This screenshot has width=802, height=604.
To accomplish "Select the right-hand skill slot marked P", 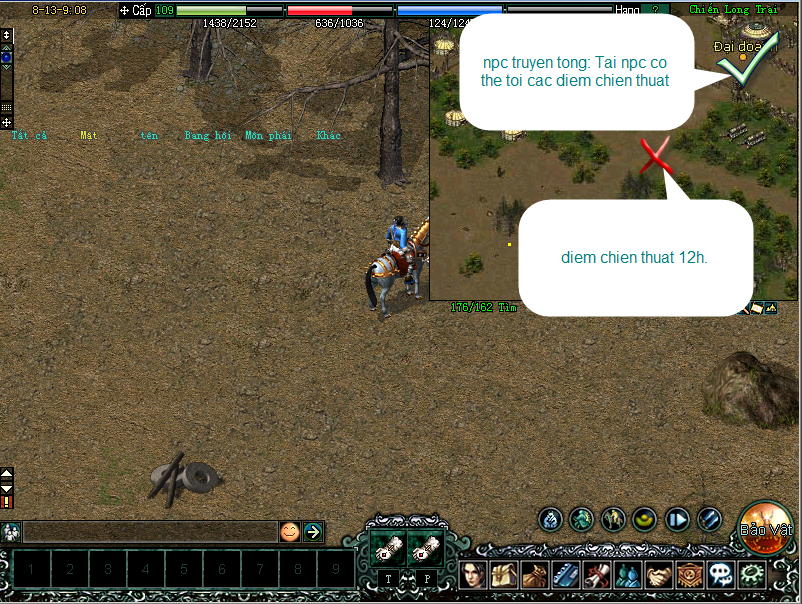I will pos(424,548).
